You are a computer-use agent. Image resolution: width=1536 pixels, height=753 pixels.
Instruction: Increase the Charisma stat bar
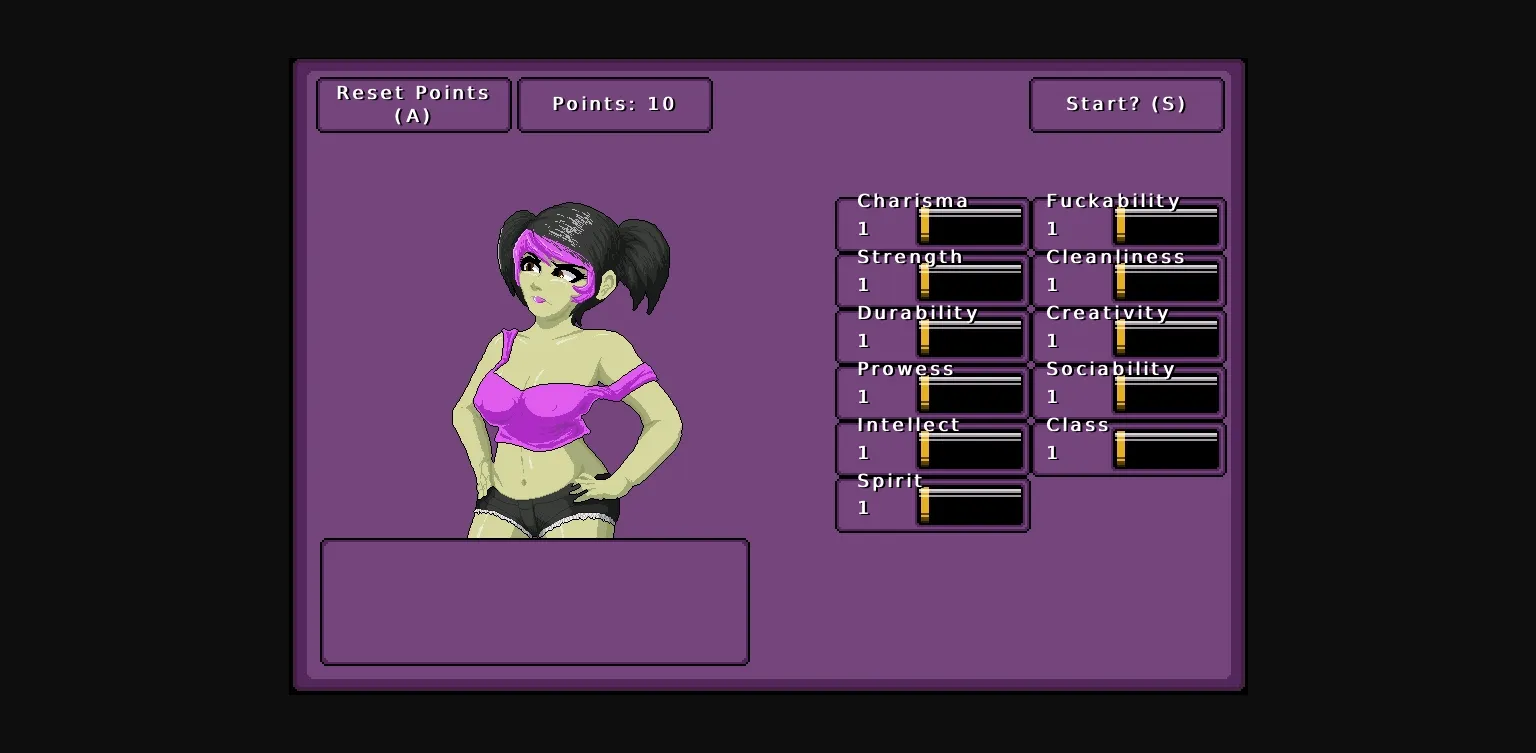click(x=969, y=228)
